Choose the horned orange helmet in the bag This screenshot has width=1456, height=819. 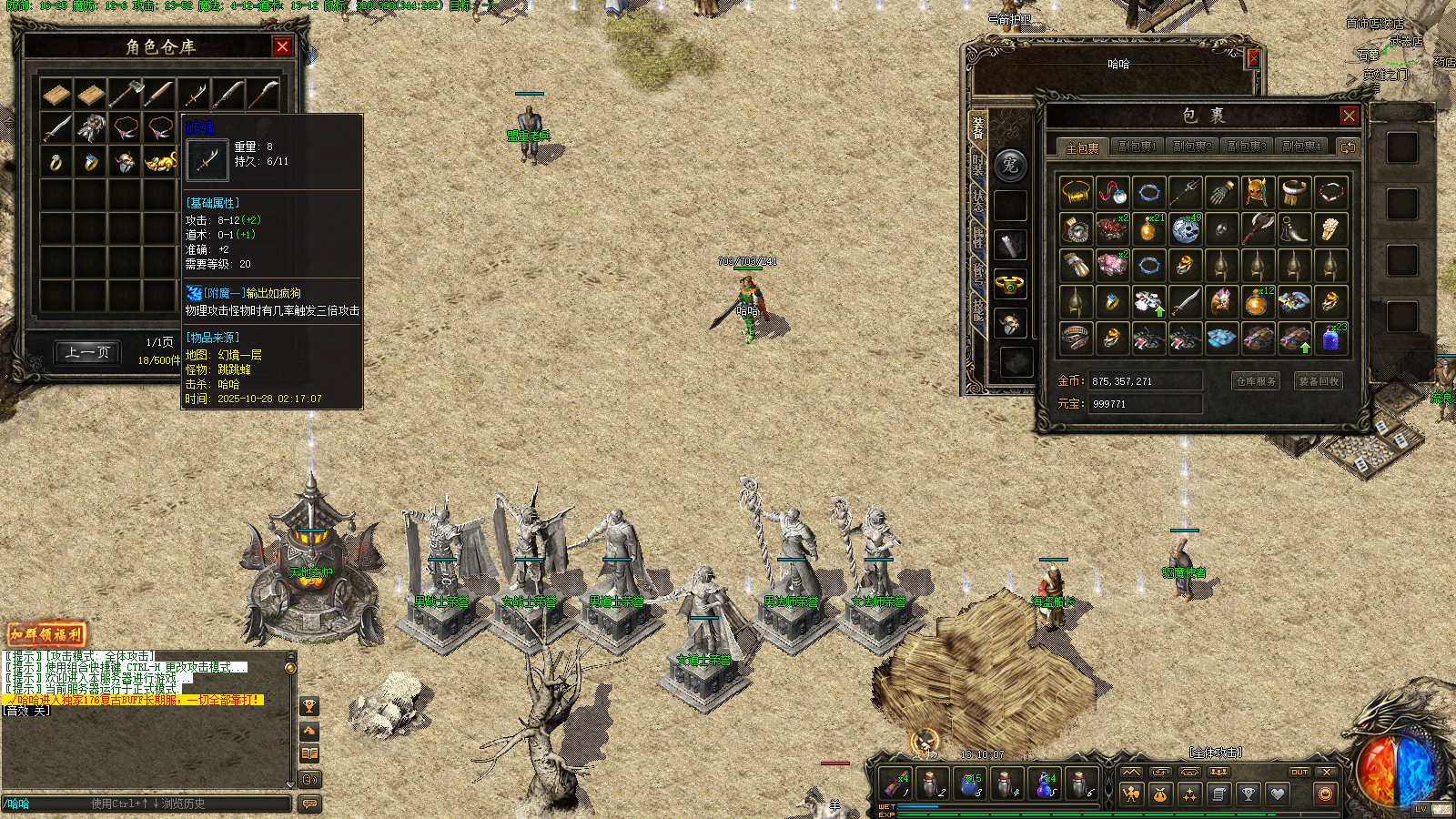(x=1258, y=192)
